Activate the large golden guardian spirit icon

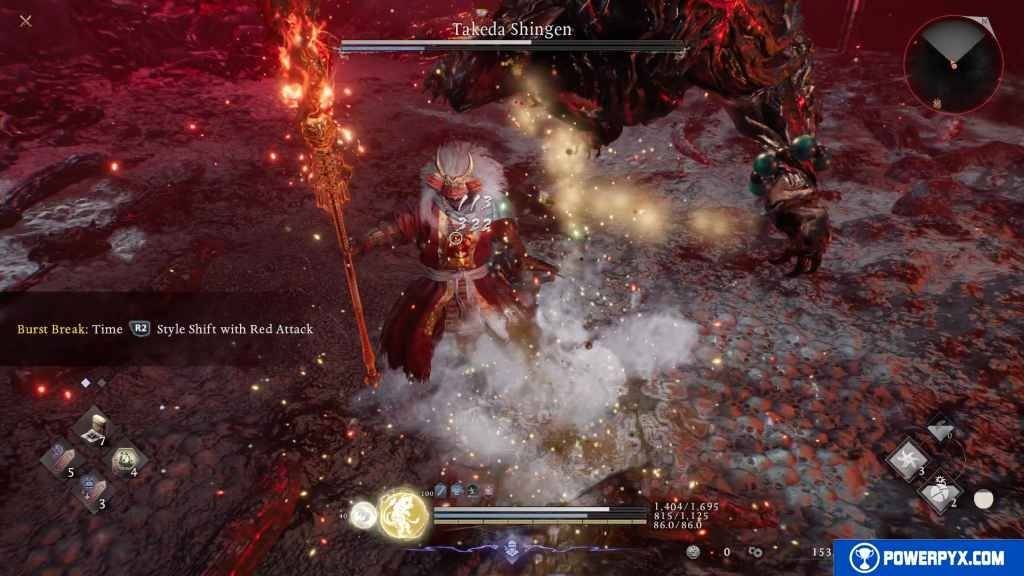coord(404,512)
